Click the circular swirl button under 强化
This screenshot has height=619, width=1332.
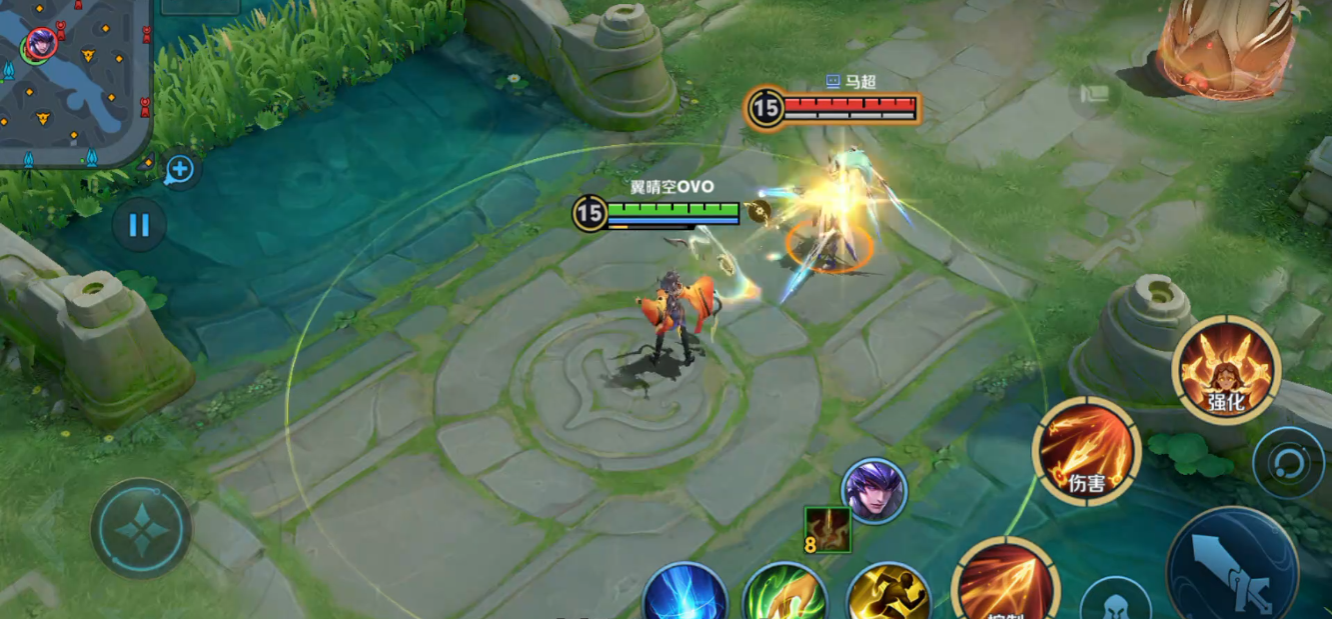(x=1289, y=463)
